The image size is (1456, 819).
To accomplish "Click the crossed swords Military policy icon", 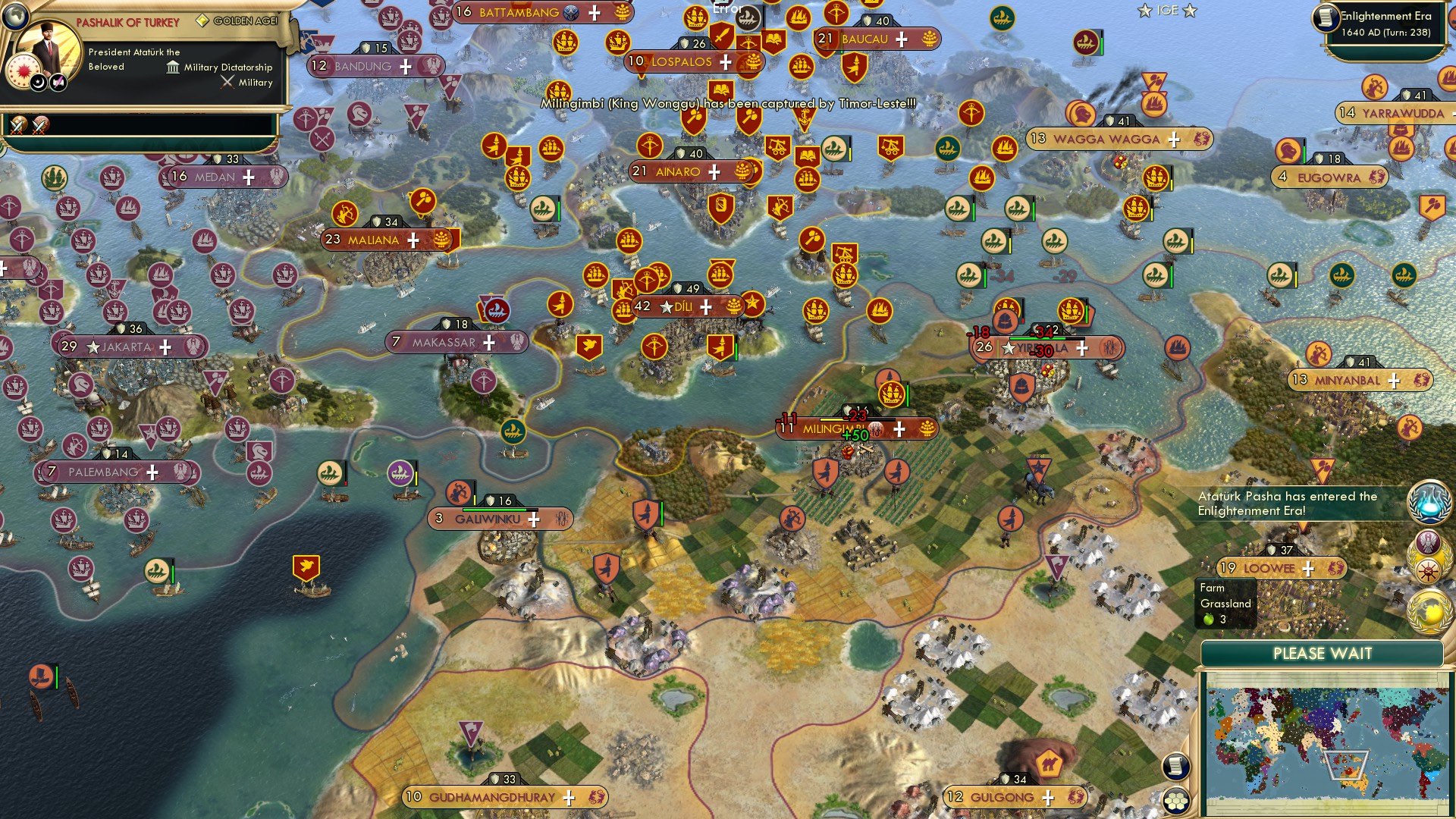I will click(227, 82).
